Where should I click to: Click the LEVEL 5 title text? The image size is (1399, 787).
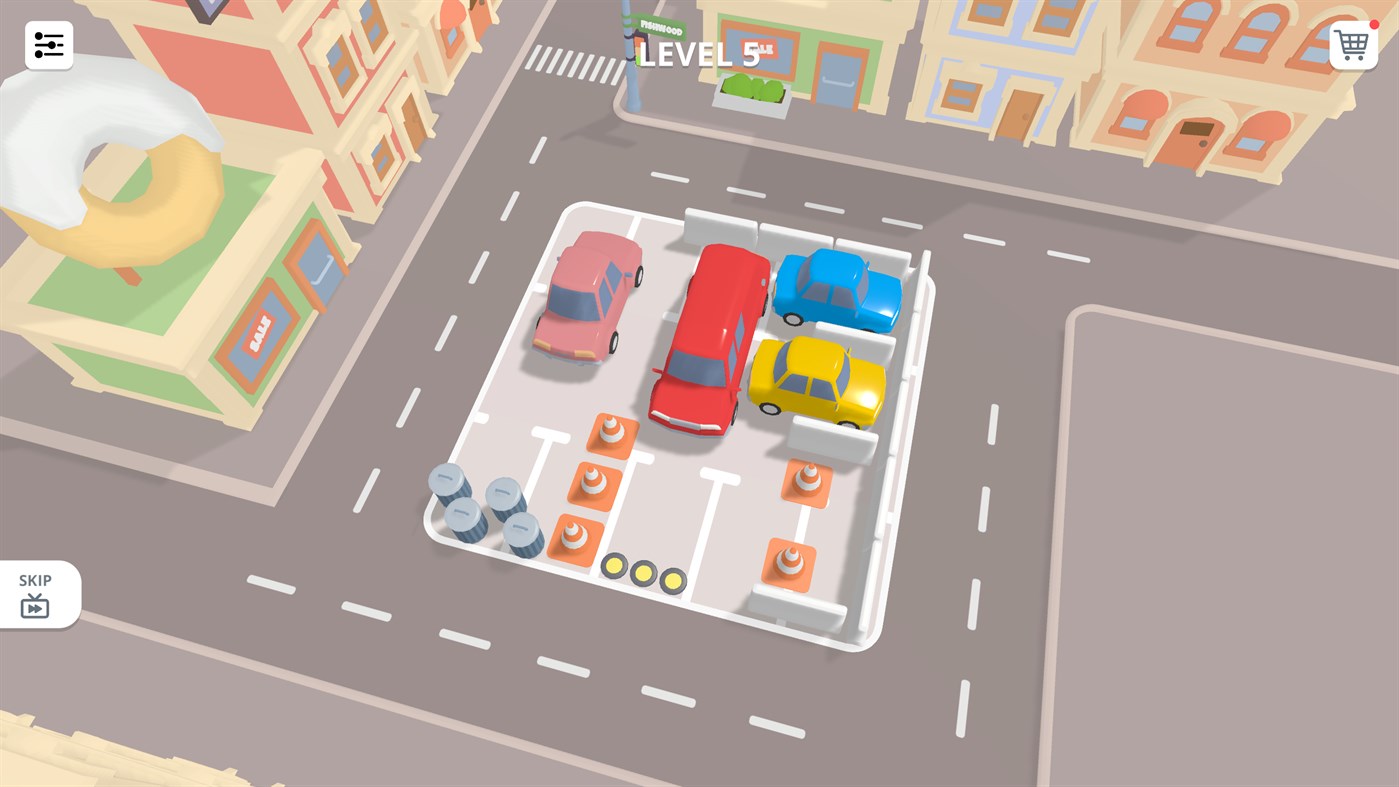[x=697, y=54]
